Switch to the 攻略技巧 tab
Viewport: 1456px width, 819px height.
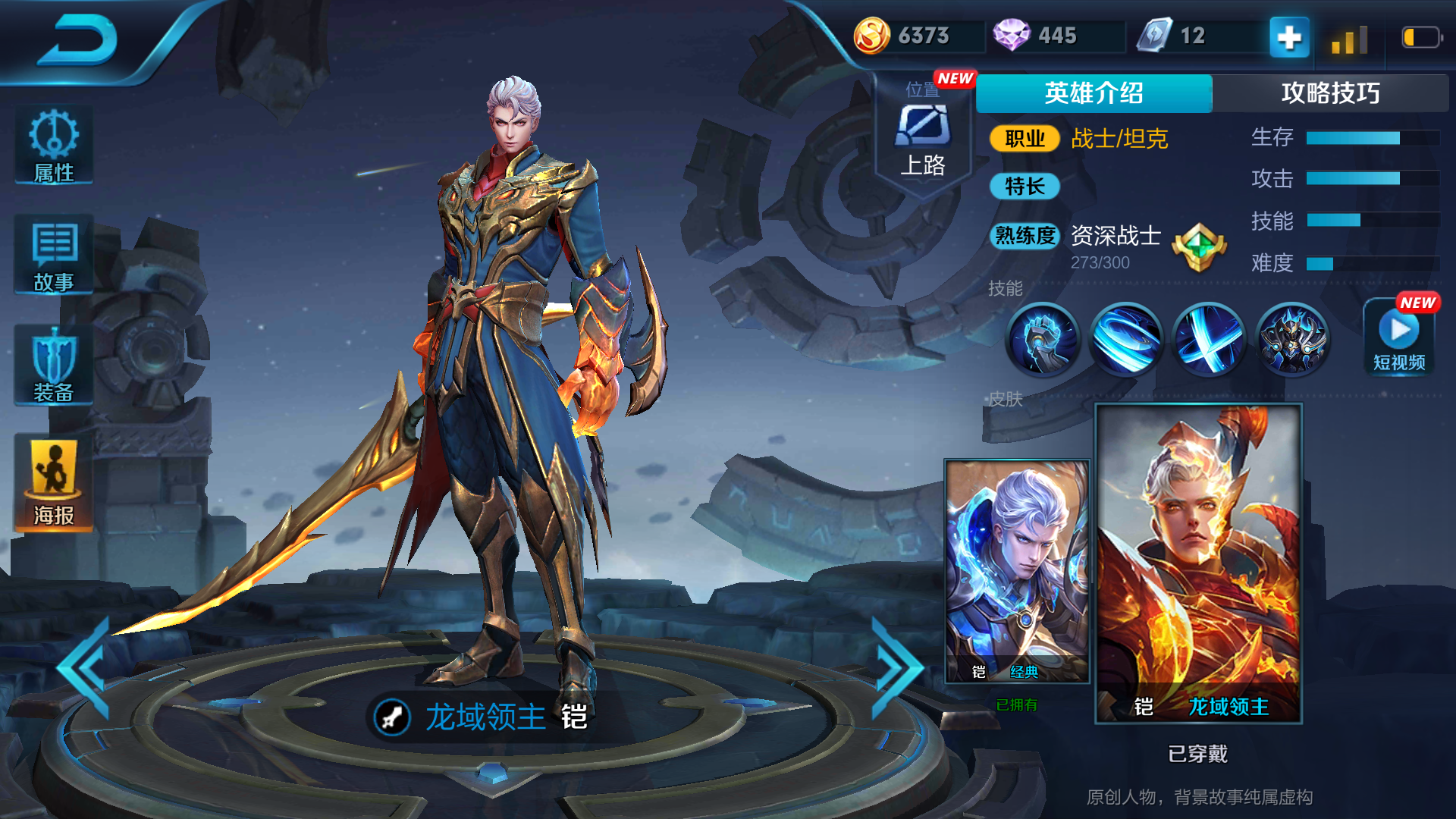point(1330,93)
